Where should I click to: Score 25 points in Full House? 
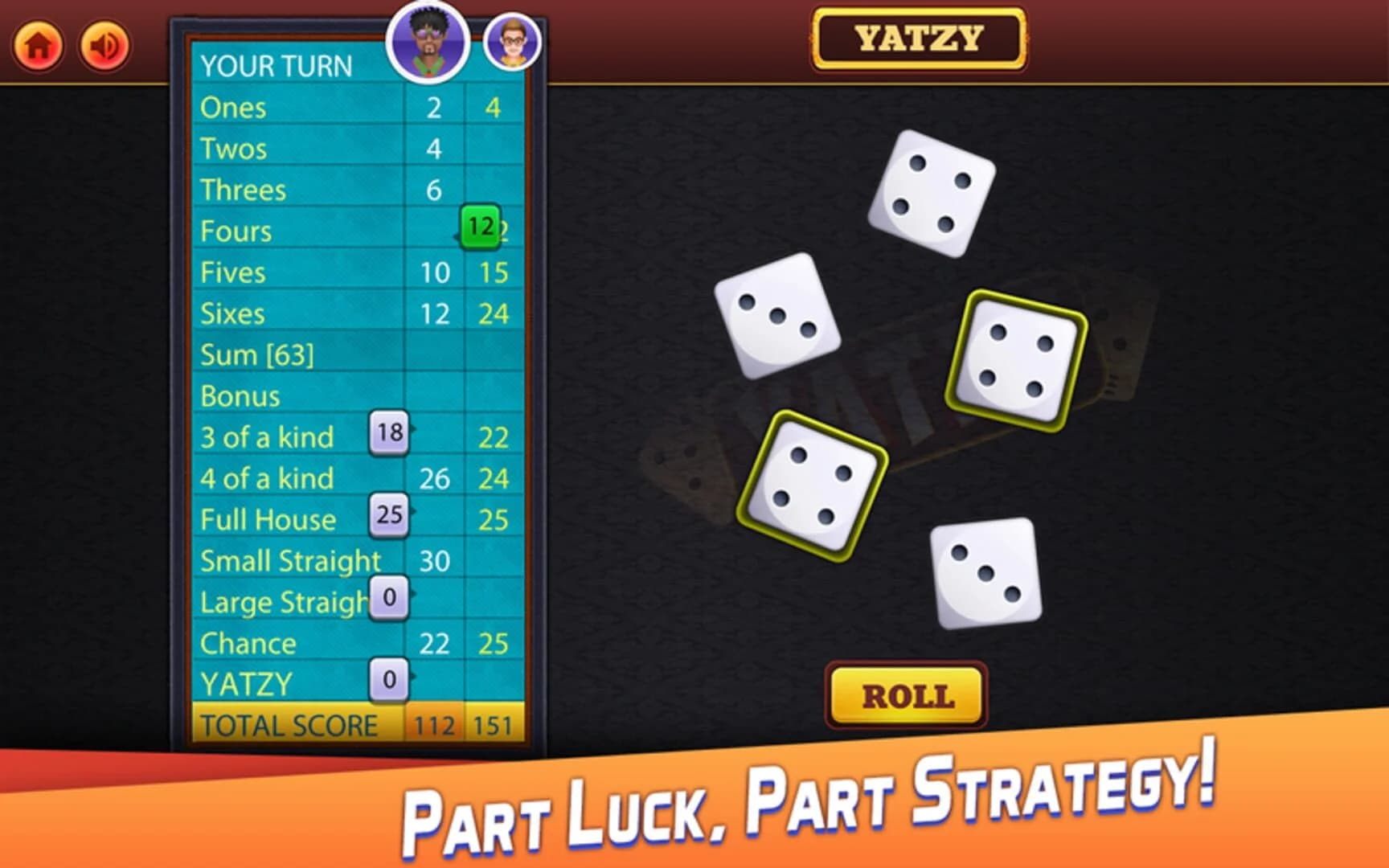click(x=388, y=515)
